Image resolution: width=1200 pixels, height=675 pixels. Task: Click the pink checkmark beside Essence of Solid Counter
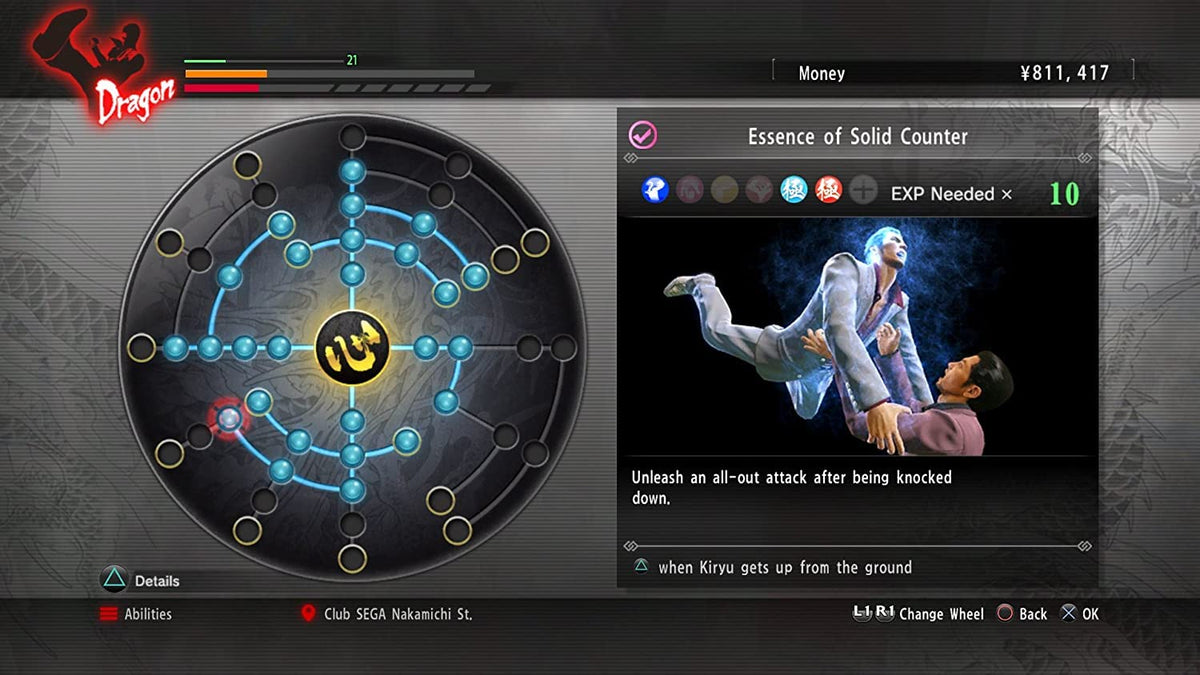click(x=642, y=136)
